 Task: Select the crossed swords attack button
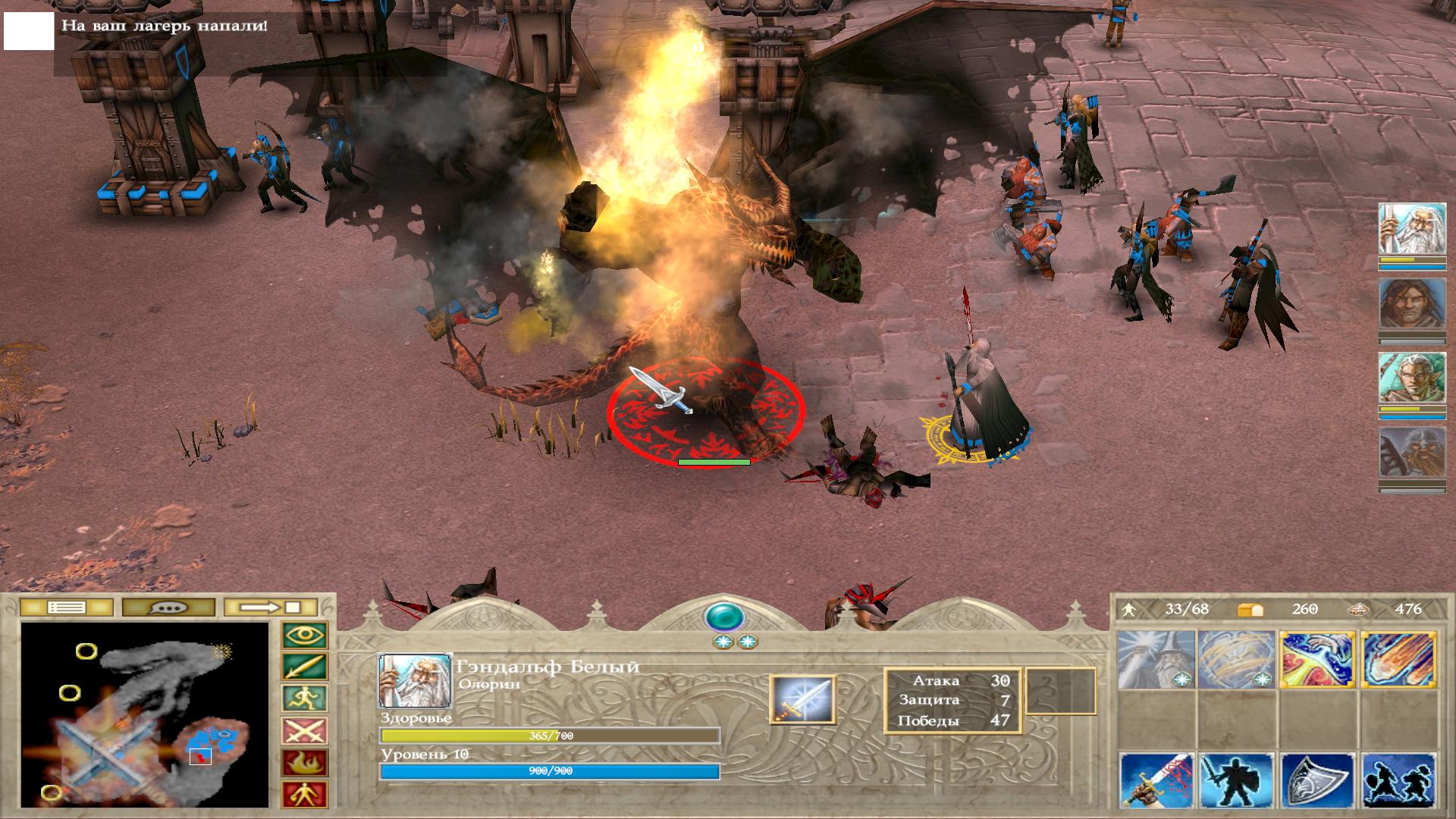click(305, 731)
